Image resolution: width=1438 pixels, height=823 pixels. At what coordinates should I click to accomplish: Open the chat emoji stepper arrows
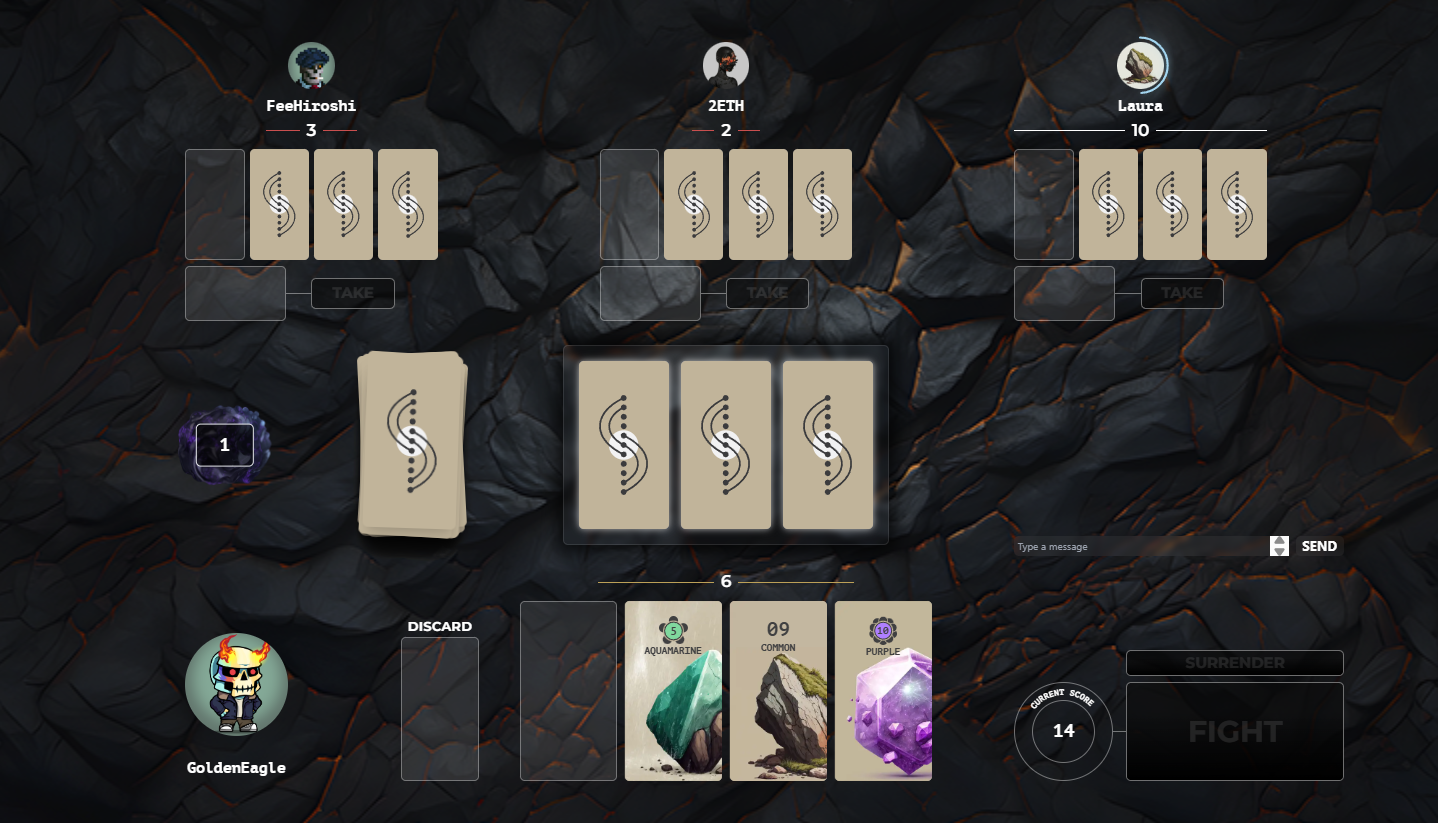(x=1279, y=546)
